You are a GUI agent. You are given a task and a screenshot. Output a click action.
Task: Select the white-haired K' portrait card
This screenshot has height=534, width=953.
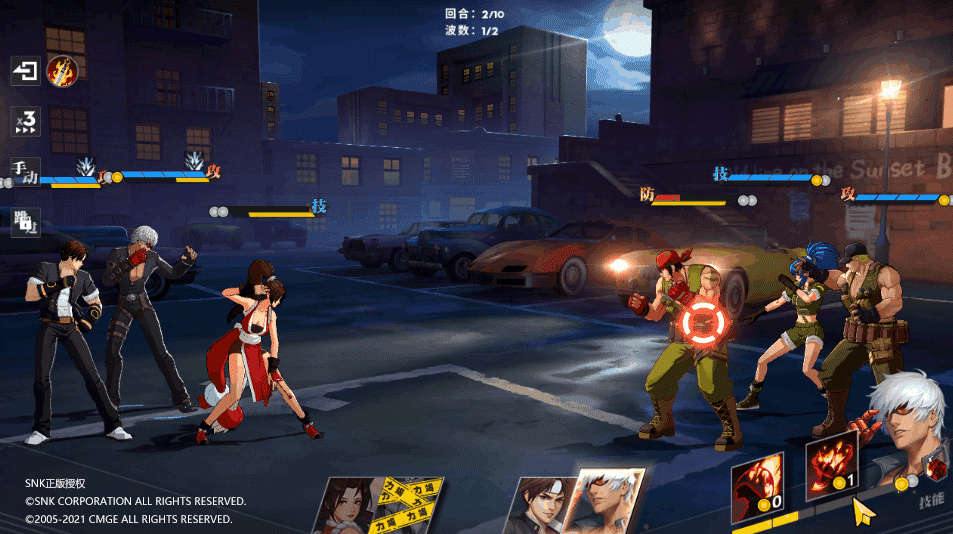pos(605,503)
